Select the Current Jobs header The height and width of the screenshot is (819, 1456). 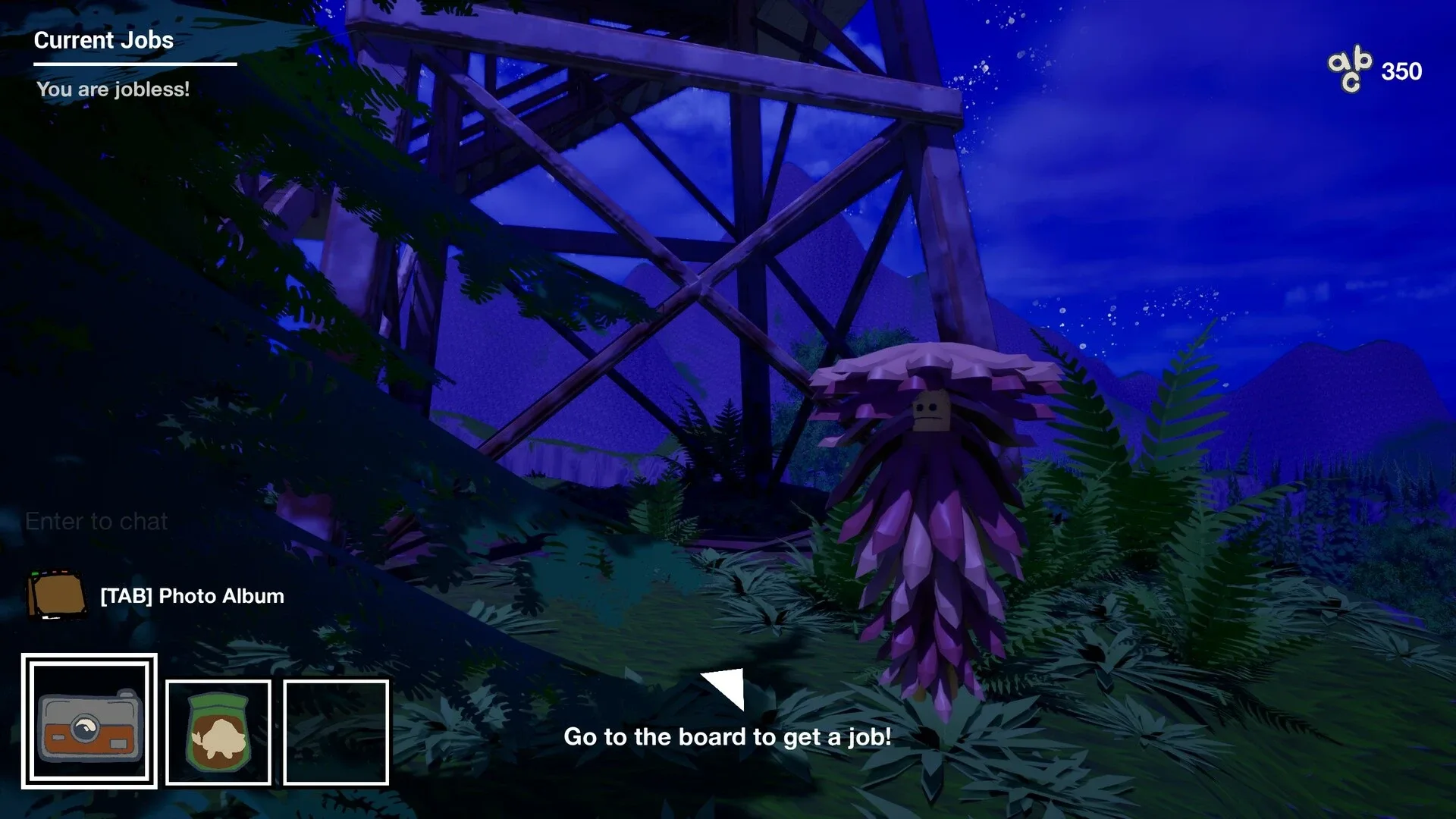click(104, 41)
